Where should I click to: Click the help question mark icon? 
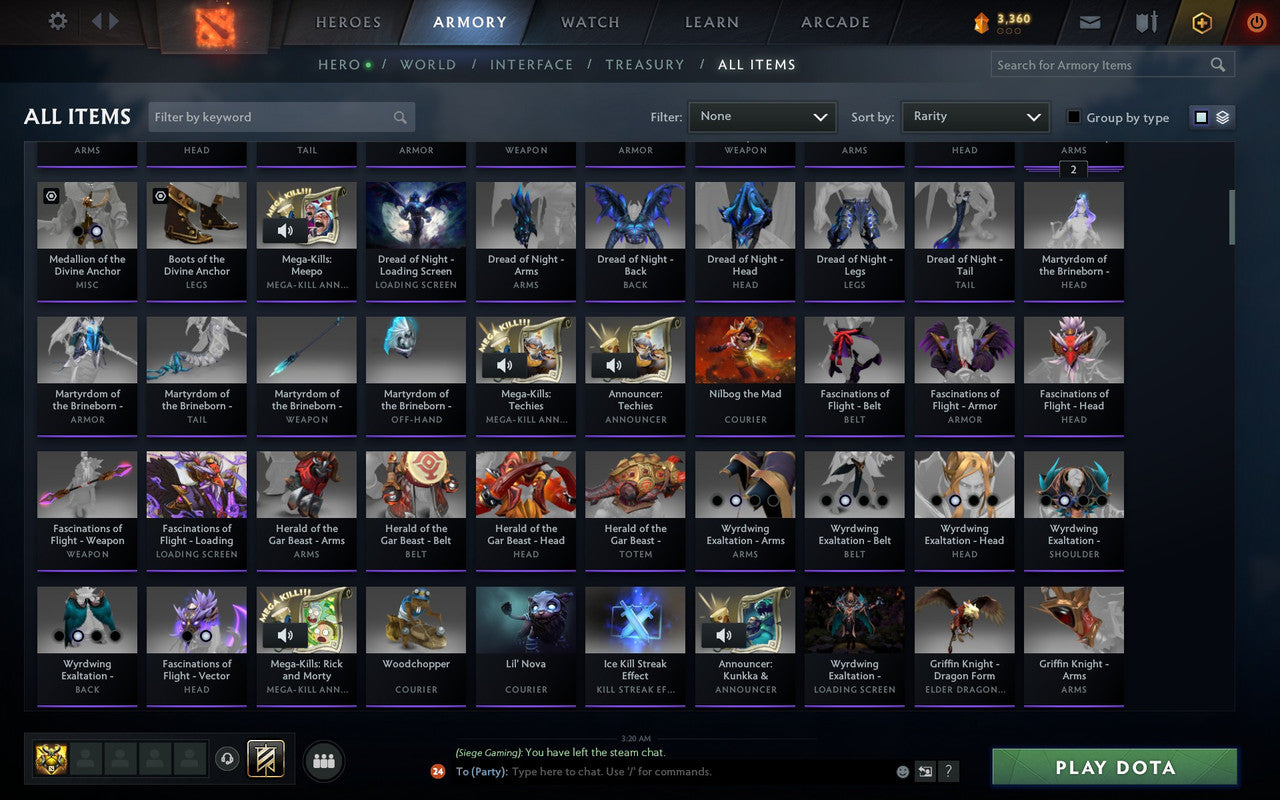click(948, 771)
